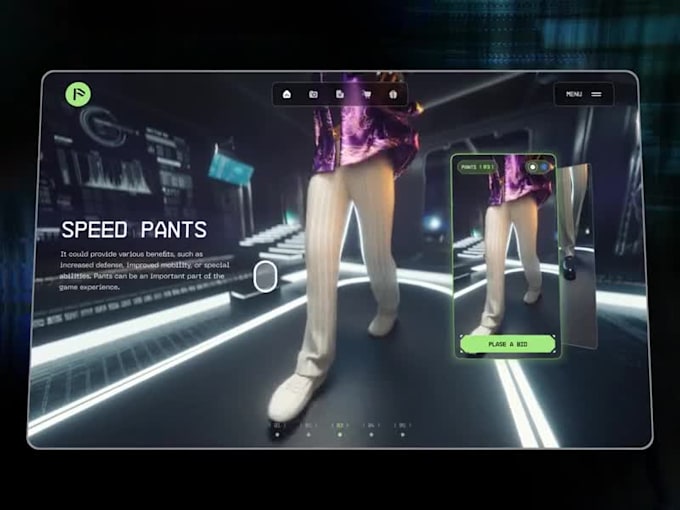Screen dimensions: 680x510
Task: Jump to page dot 04
Action: point(371,435)
